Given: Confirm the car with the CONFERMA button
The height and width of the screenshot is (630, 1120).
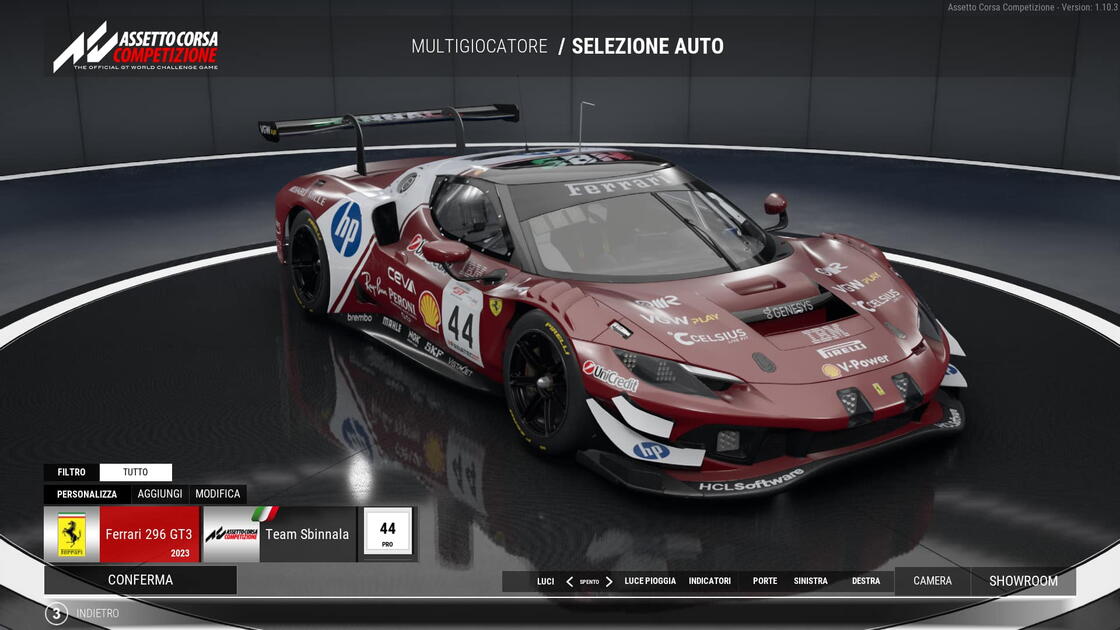Looking at the screenshot, I should coord(140,580).
